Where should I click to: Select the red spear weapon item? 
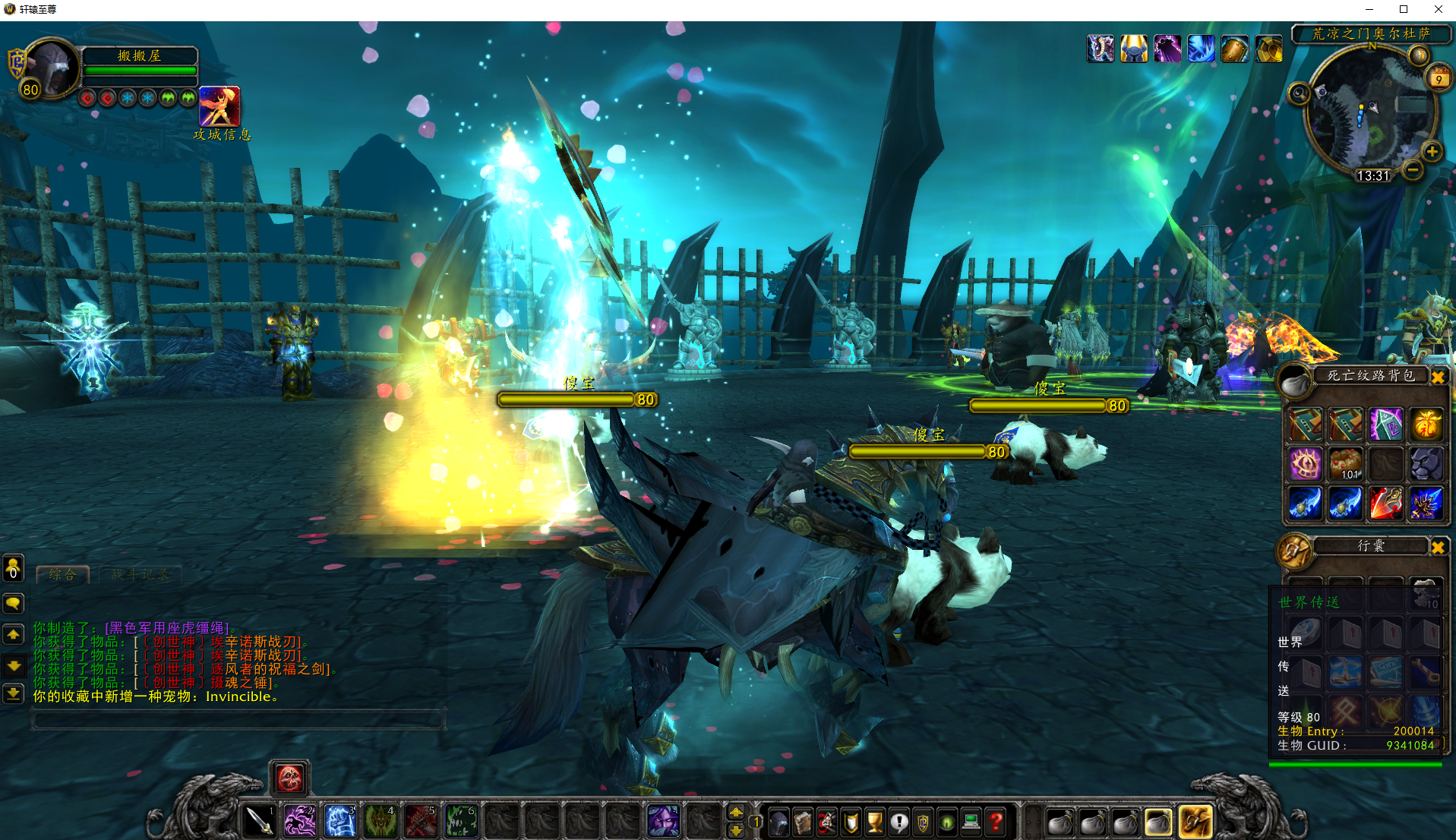[x=1385, y=503]
